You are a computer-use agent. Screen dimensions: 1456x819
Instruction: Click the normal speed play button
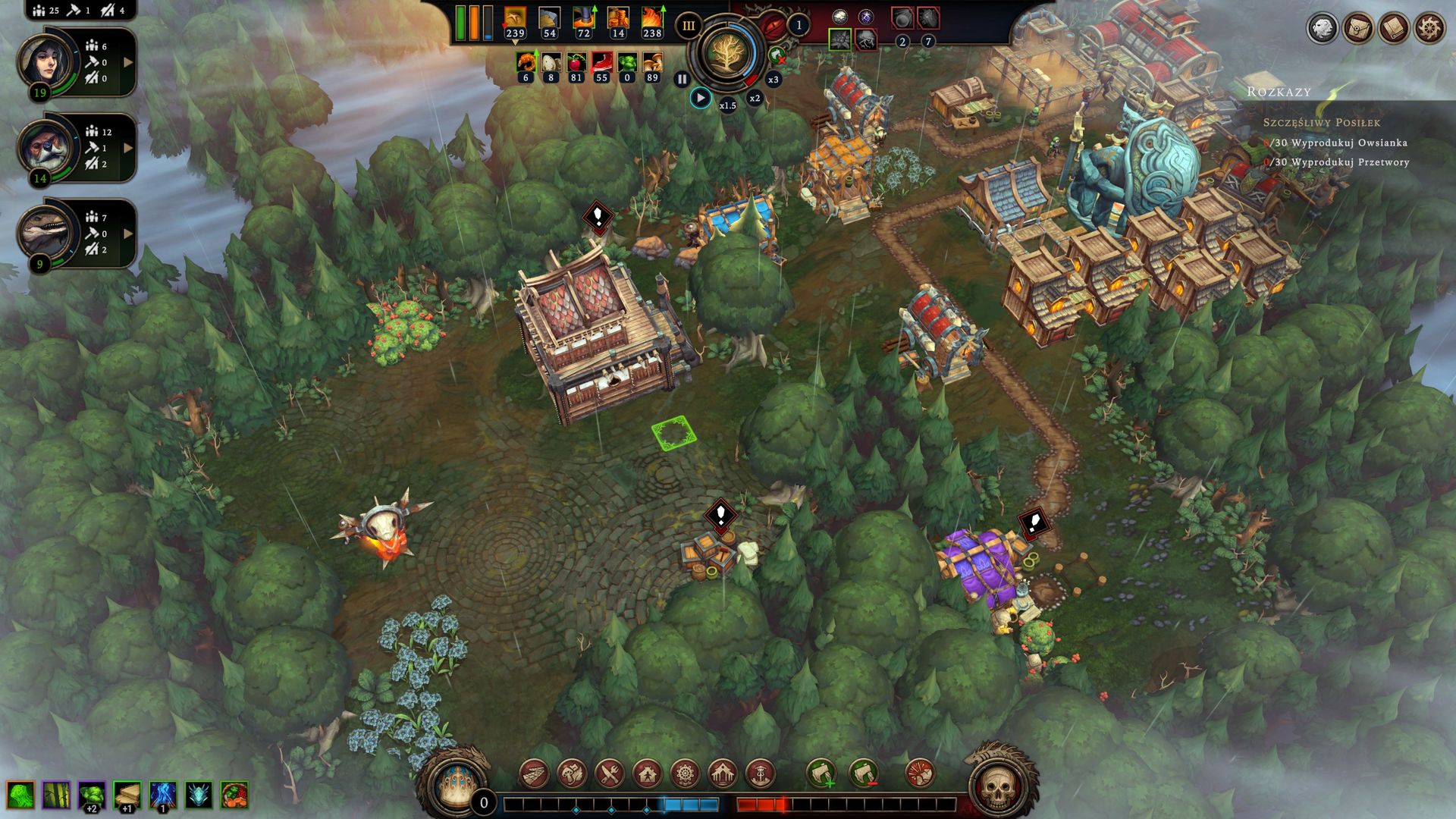tap(701, 98)
